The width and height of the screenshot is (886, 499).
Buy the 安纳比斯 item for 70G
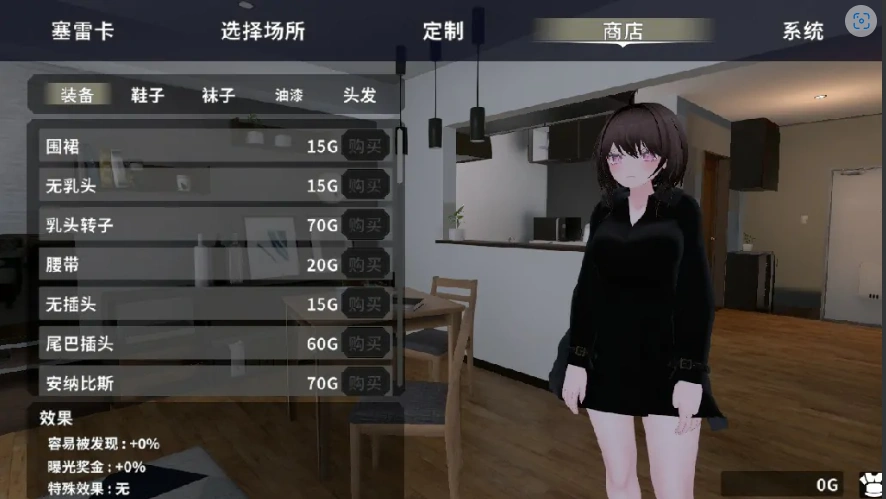tap(366, 382)
